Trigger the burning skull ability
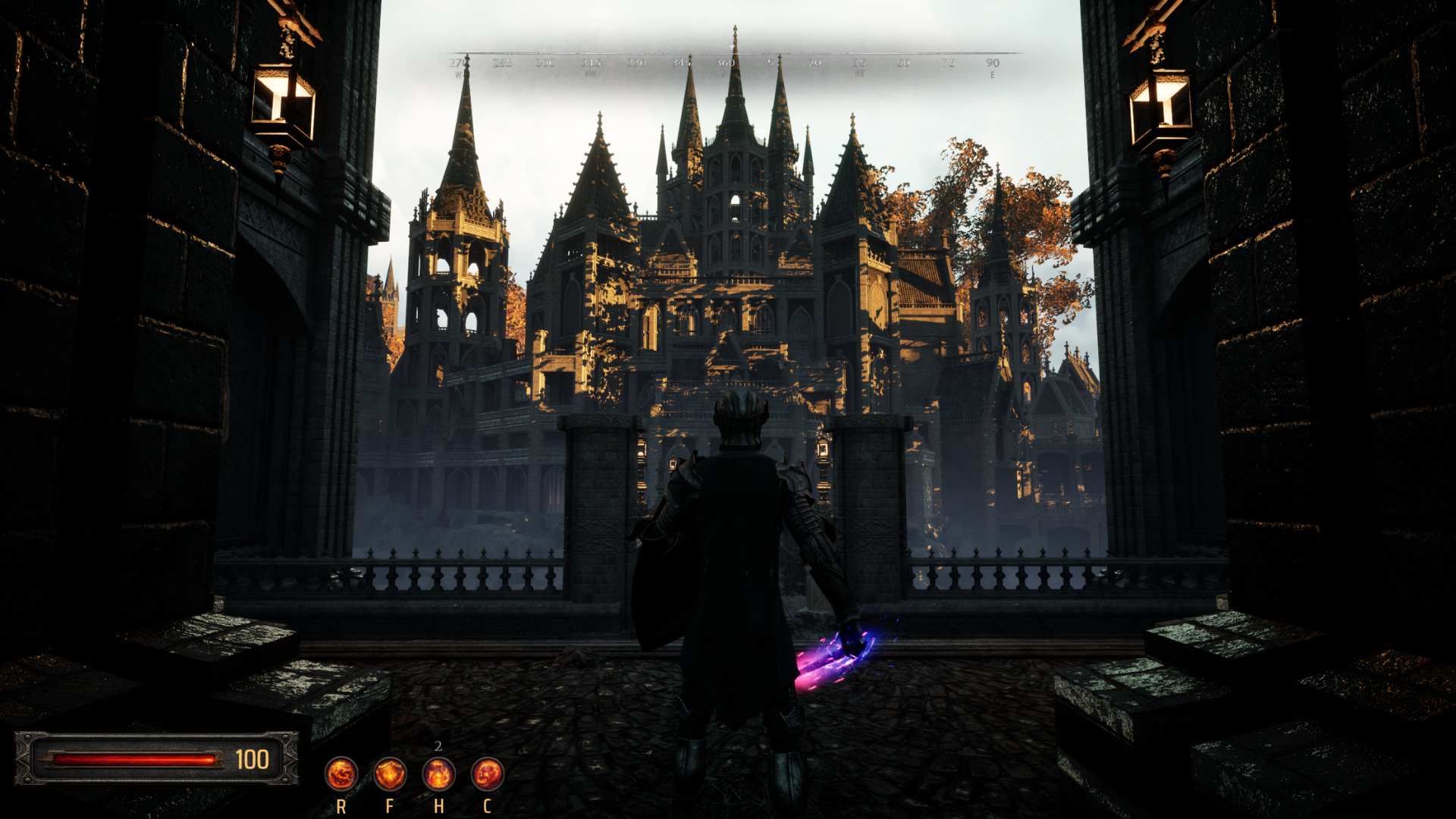1456x819 pixels. [487, 774]
